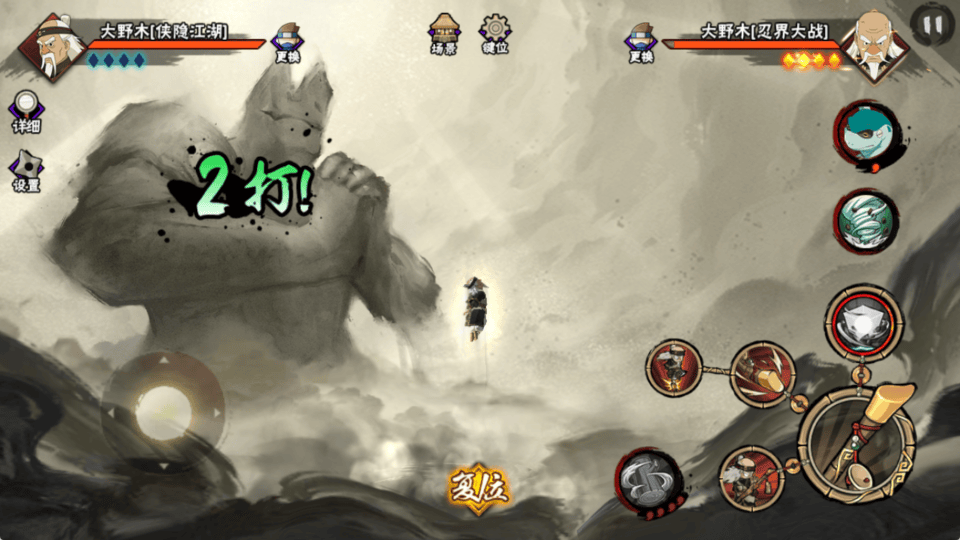
Task: Tap the 复位 reset position button
Action: pos(479,486)
